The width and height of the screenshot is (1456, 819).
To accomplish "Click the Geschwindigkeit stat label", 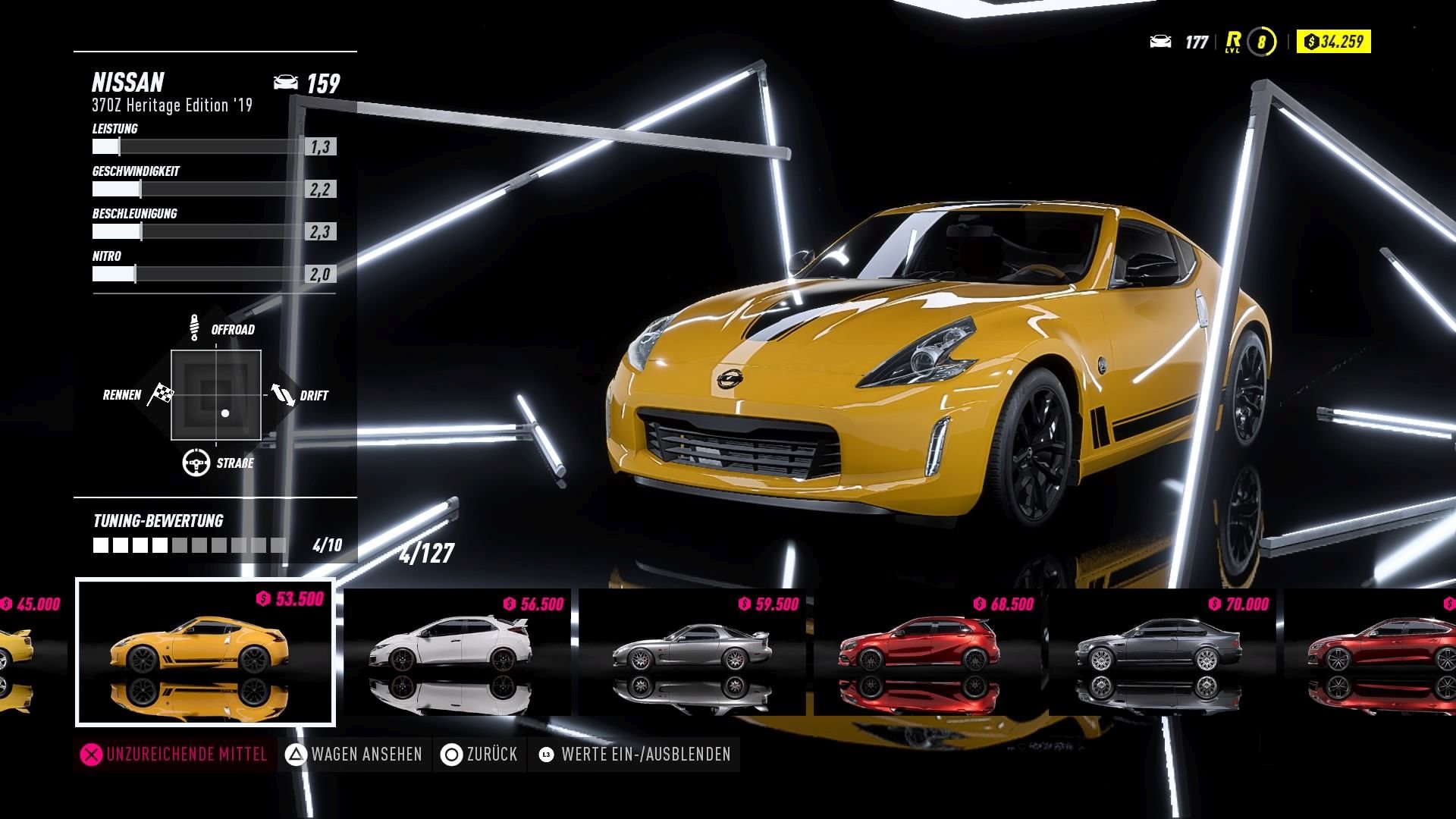I will 135,172.
